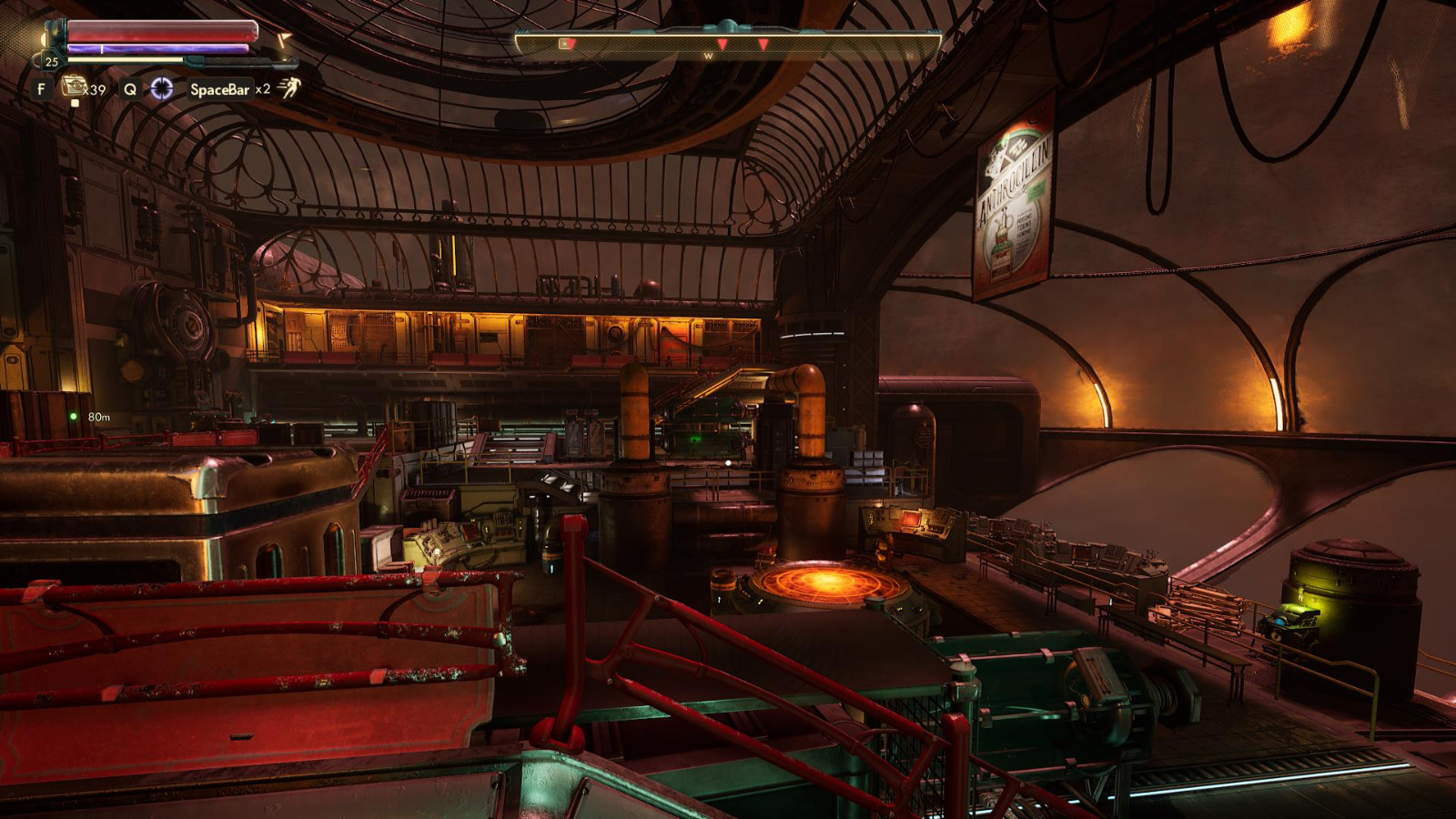Toggle the F keybind prompt for healing
Screen dimensions: 1456x819
(x=41, y=88)
